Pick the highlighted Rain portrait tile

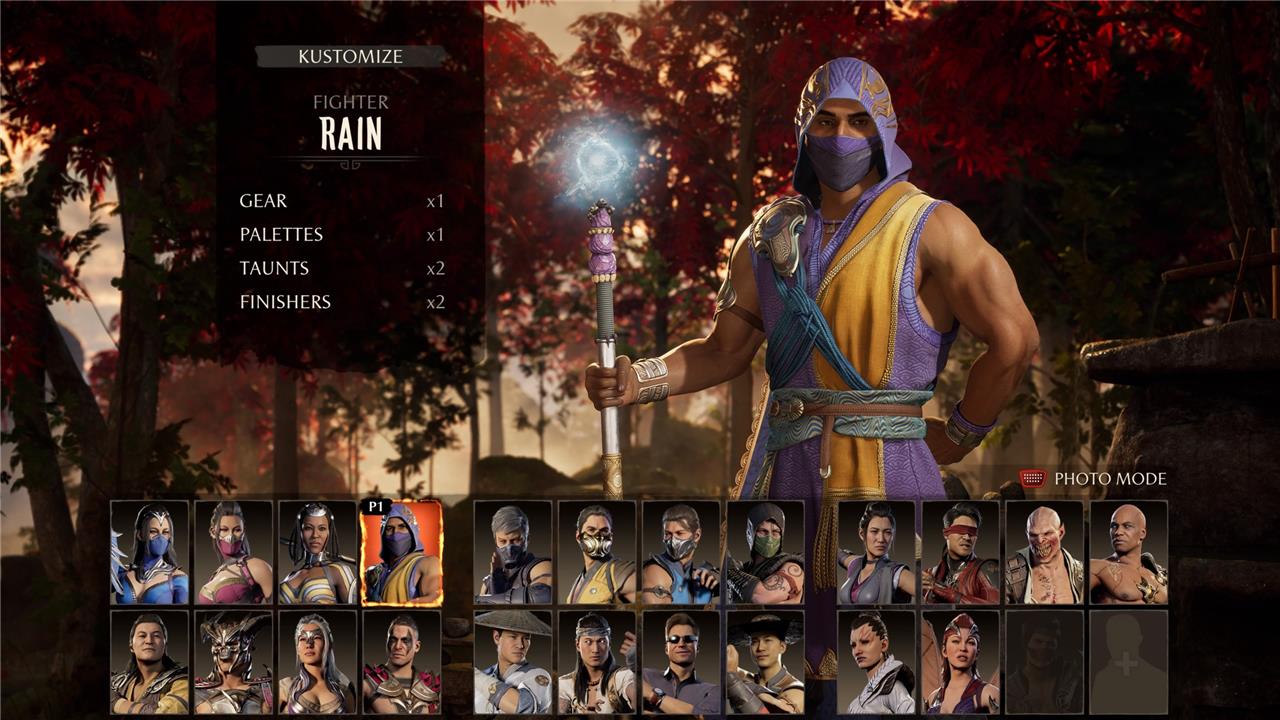click(x=401, y=552)
